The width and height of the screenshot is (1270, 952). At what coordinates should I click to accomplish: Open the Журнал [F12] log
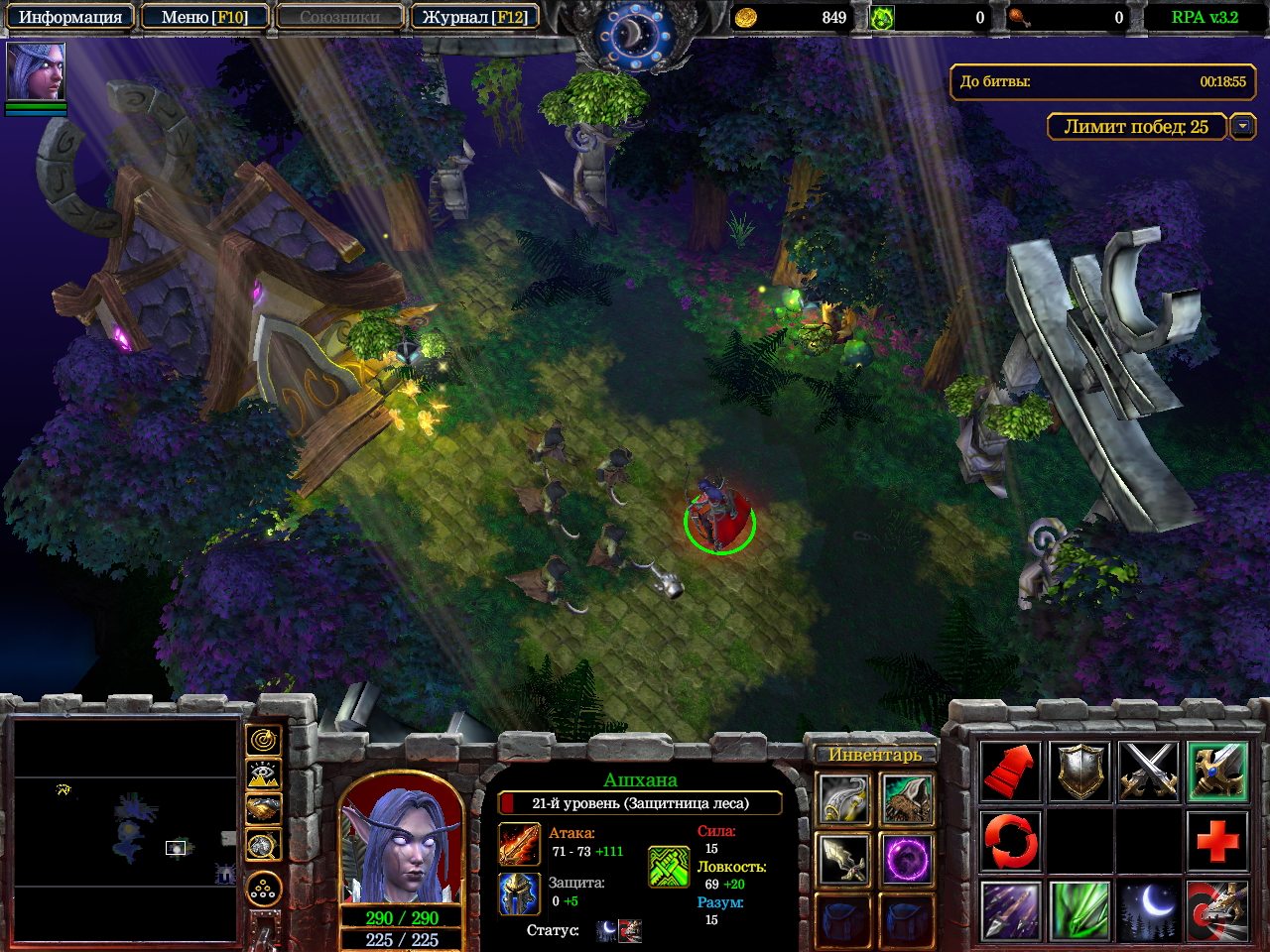[475, 17]
